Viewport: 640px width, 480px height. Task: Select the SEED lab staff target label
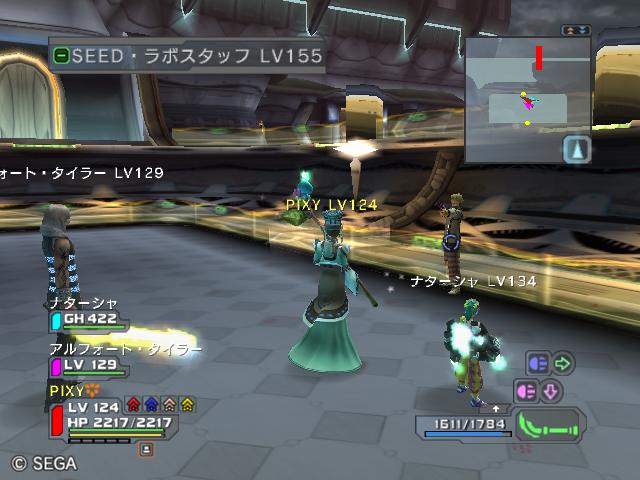pyautogui.click(x=188, y=56)
